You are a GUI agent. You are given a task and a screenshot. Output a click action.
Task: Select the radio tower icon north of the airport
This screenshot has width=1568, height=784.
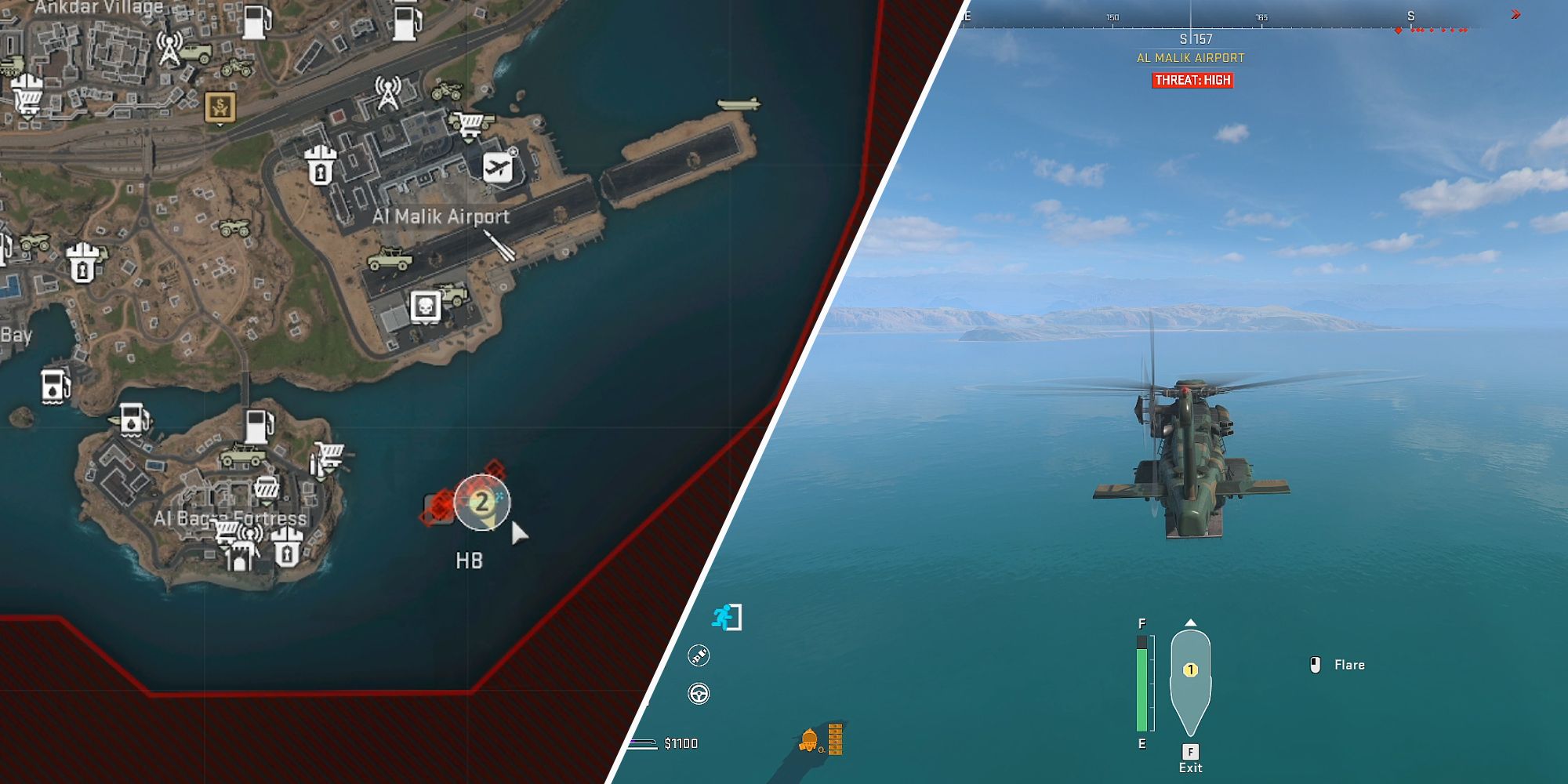(x=387, y=93)
